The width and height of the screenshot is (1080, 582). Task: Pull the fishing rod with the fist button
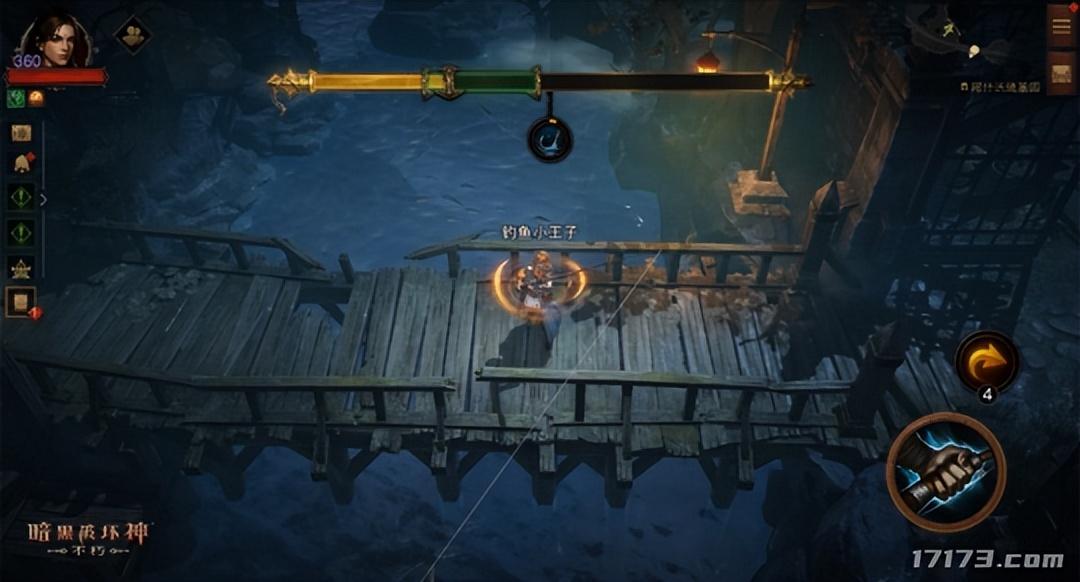(x=945, y=471)
